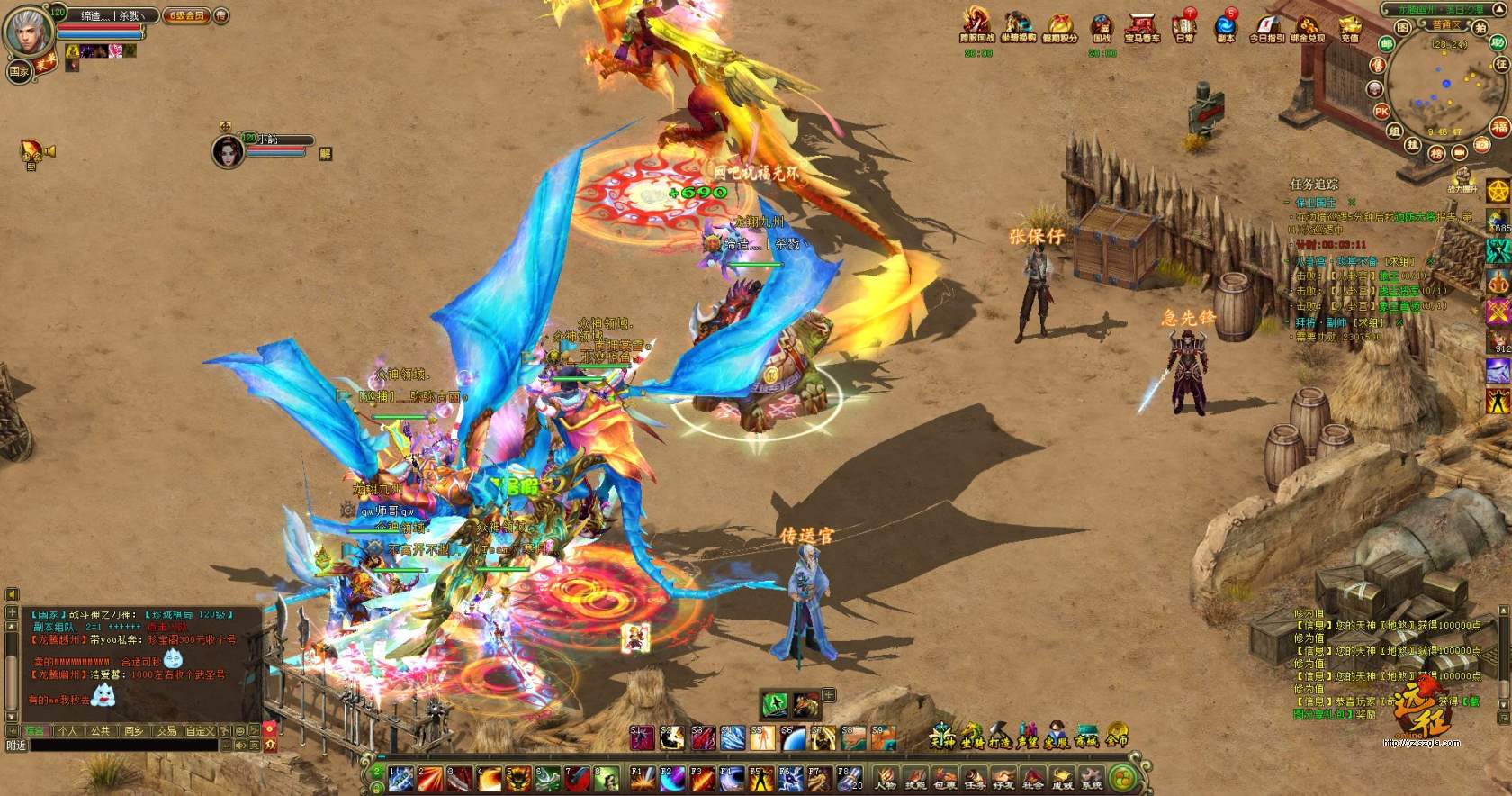This screenshot has width=1512, height=796.
Task: Switch to the 个人 personal chat tab
Action: [67, 731]
